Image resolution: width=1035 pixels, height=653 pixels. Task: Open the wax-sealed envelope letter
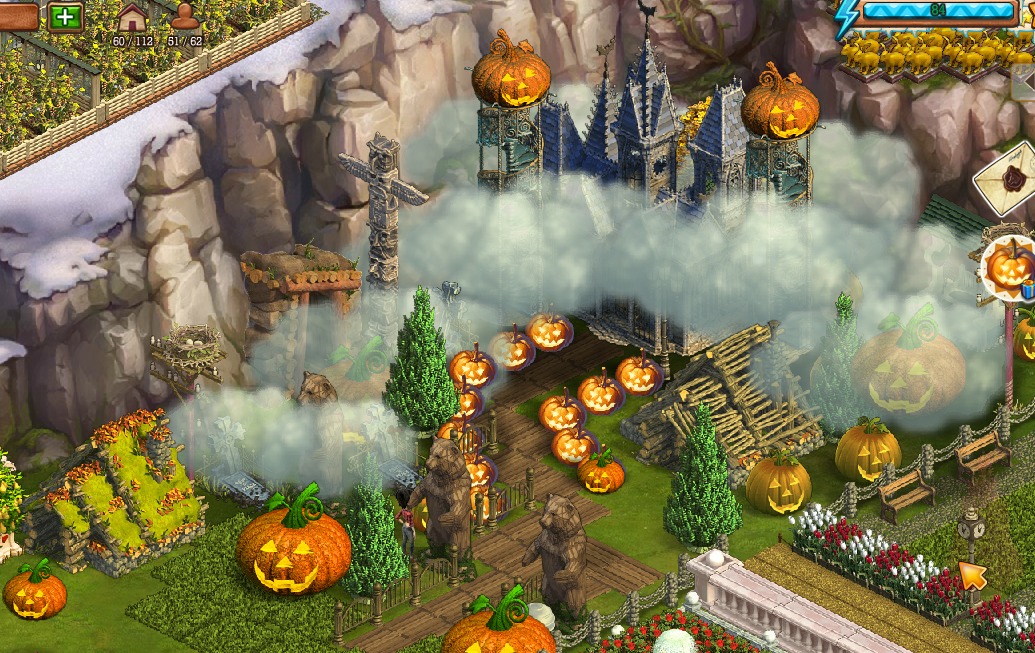click(x=1010, y=180)
